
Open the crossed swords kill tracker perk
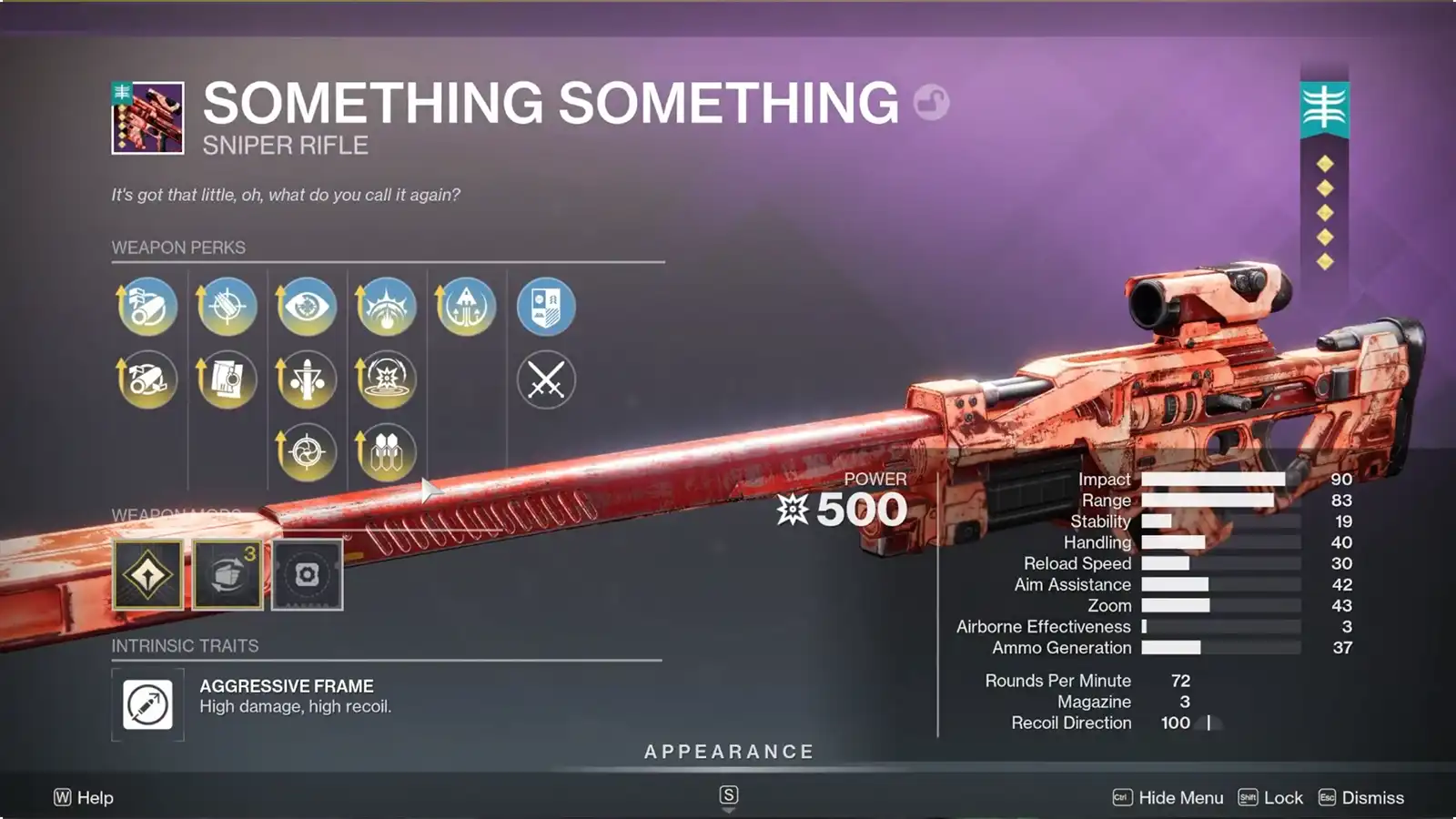tap(546, 379)
